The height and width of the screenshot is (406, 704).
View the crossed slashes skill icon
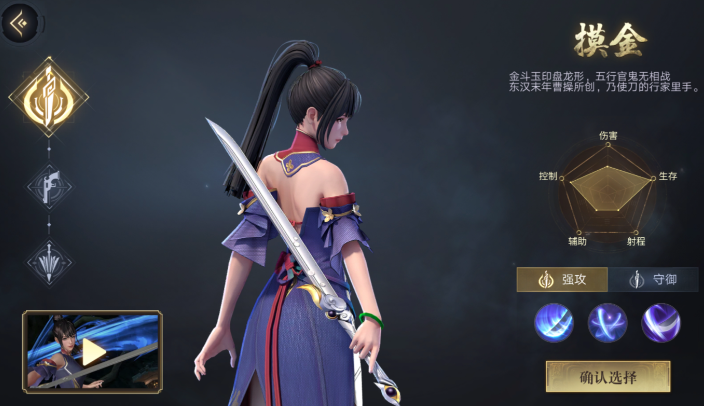(607, 323)
